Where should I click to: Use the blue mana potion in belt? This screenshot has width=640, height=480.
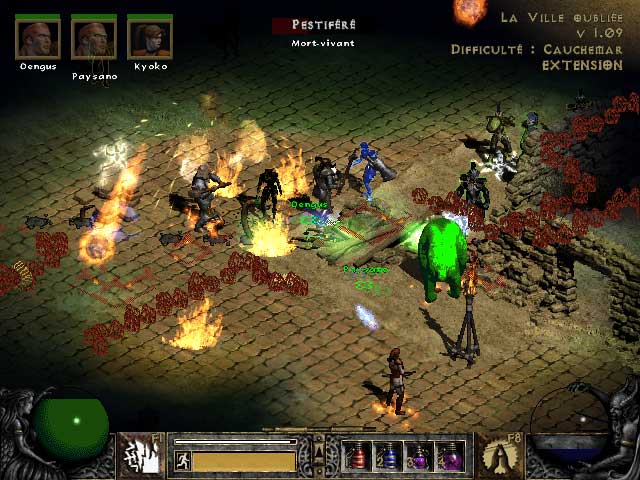pos(389,456)
